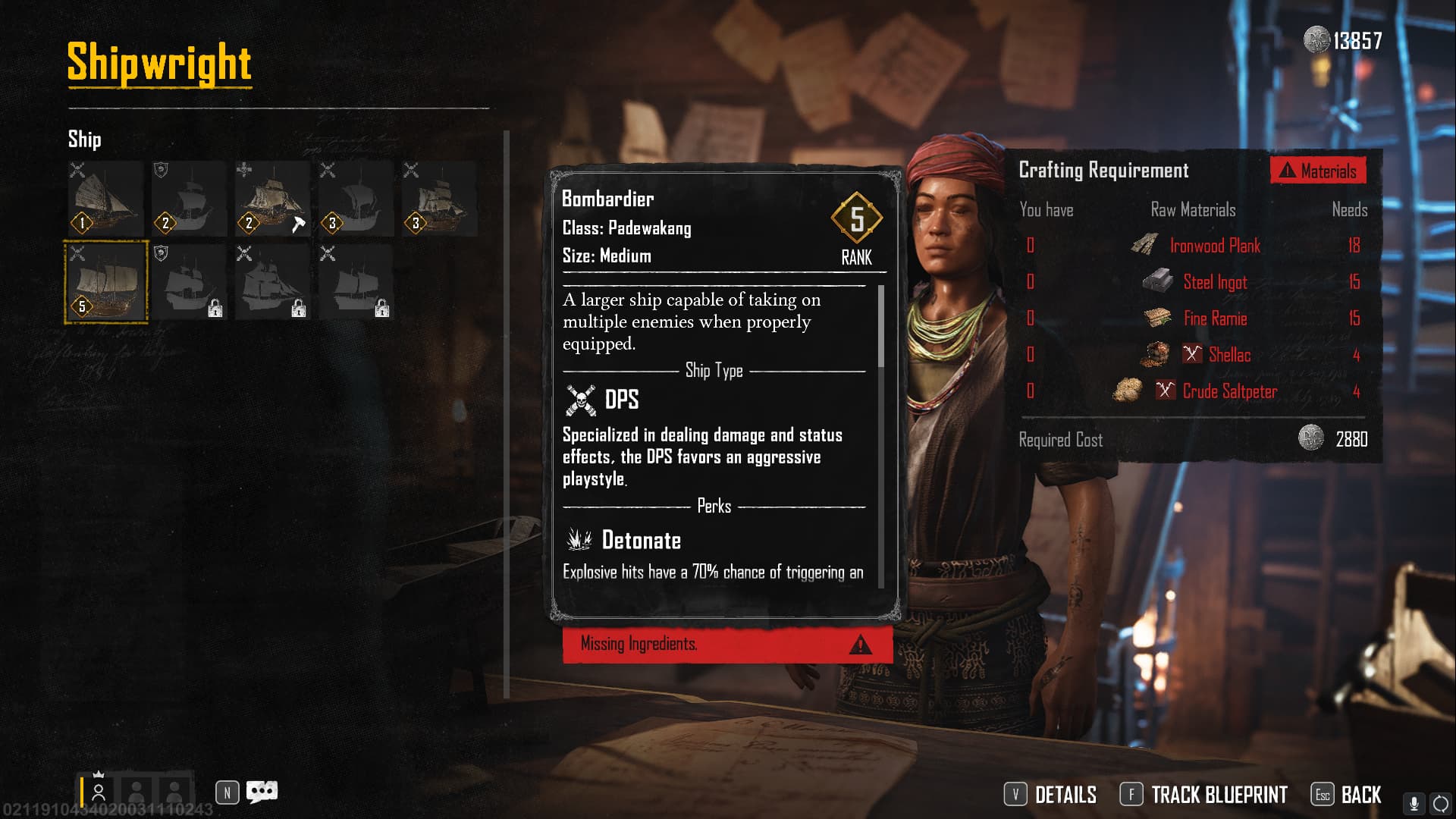
Task: Toggle the microphone icon
Action: 1414,803
